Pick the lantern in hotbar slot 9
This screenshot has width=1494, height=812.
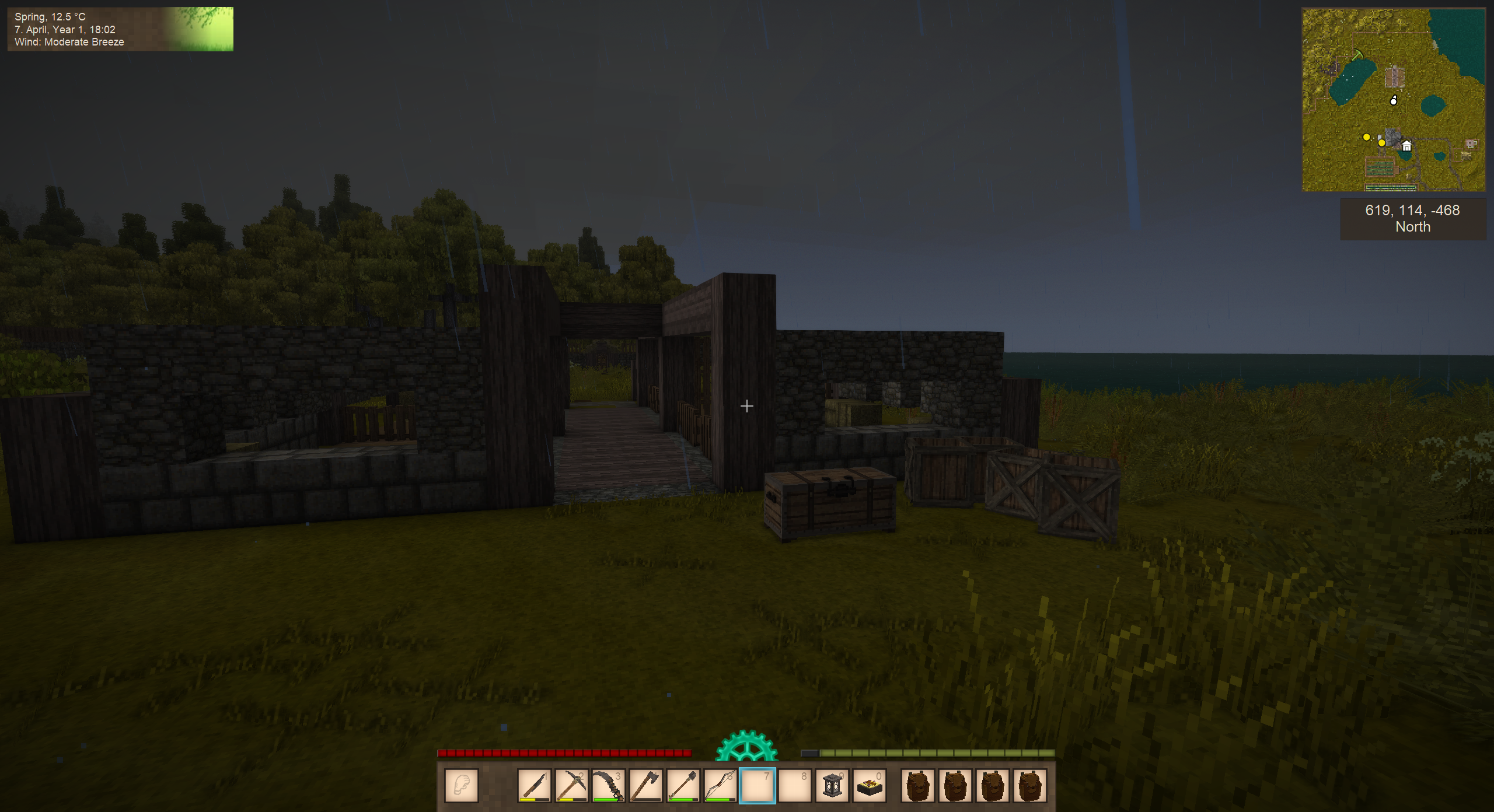(x=832, y=786)
